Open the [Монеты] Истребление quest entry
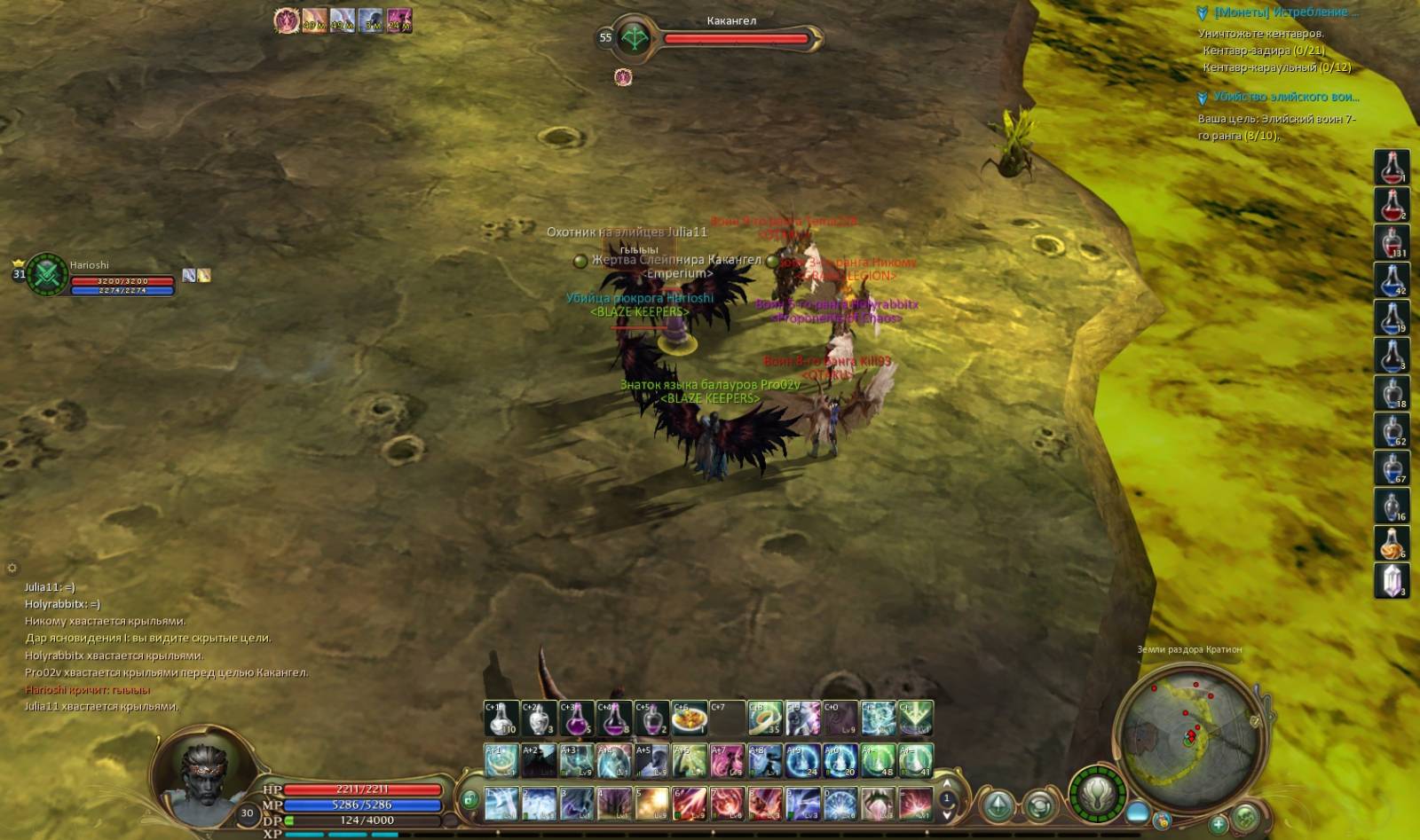1420x840 pixels. click(x=1285, y=12)
